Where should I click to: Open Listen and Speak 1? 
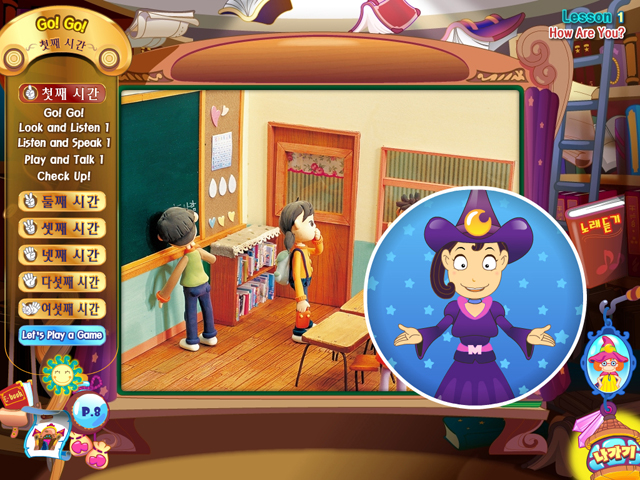pyautogui.click(x=64, y=143)
